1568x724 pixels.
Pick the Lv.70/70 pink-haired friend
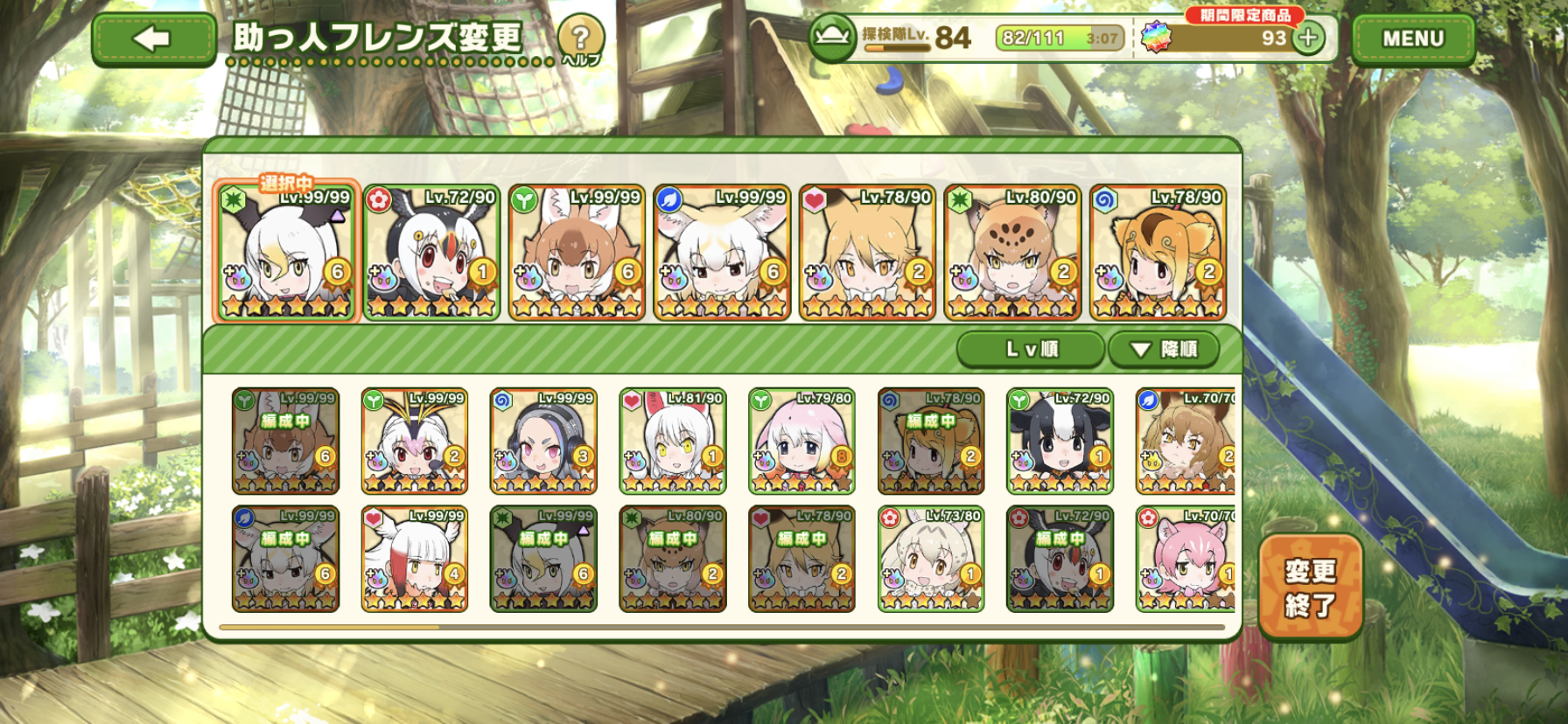[1186, 560]
